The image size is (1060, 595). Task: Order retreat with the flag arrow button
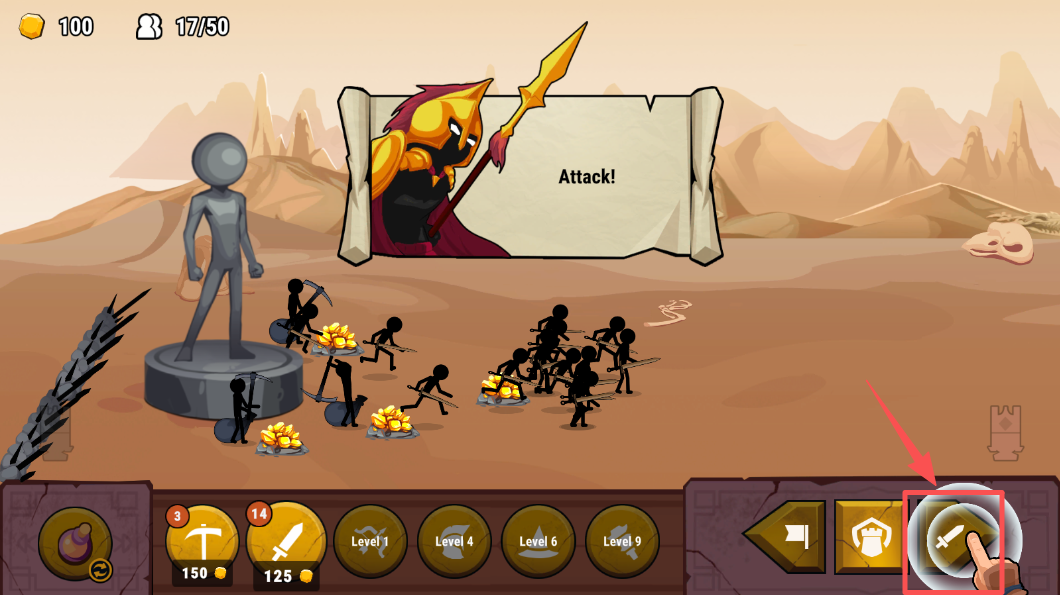point(789,538)
